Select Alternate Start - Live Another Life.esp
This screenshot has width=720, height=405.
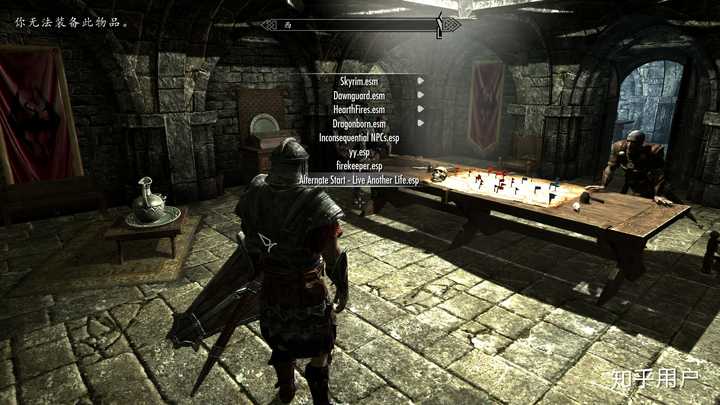pyautogui.click(x=359, y=181)
